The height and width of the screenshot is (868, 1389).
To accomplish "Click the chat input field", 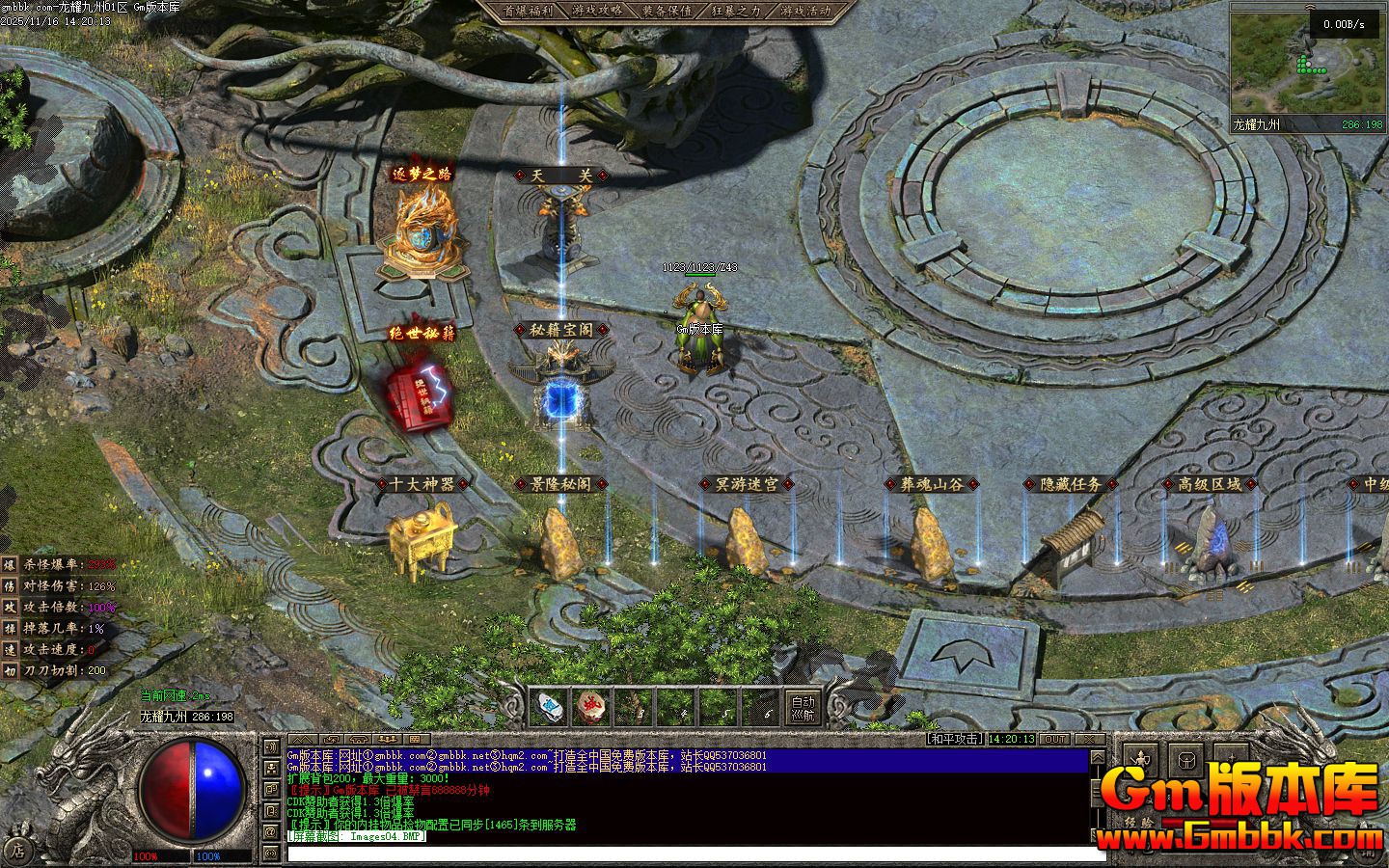I will tap(694, 854).
